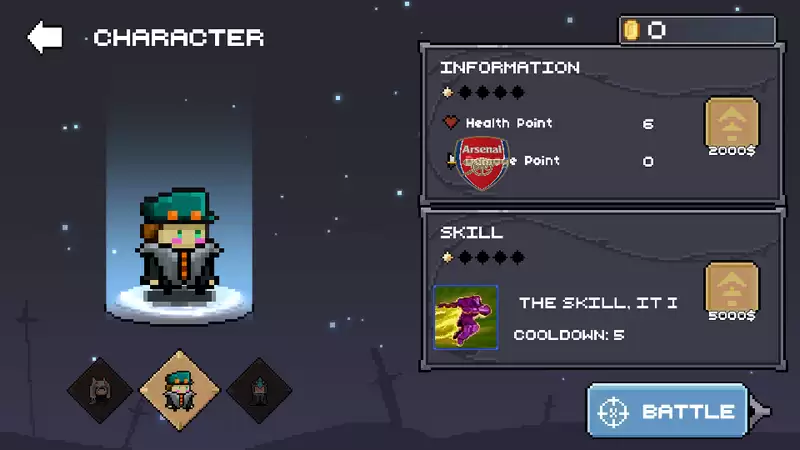The image size is (800, 450).
Task: Open the gold coin balance counter
Action: coord(696,30)
